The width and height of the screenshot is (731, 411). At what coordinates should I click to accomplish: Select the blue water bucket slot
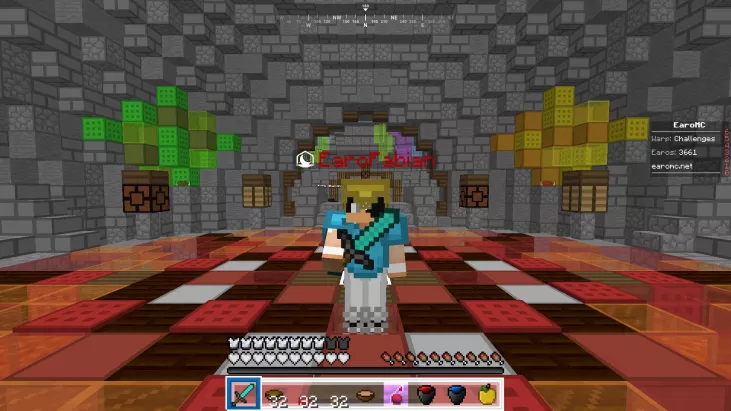point(456,394)
